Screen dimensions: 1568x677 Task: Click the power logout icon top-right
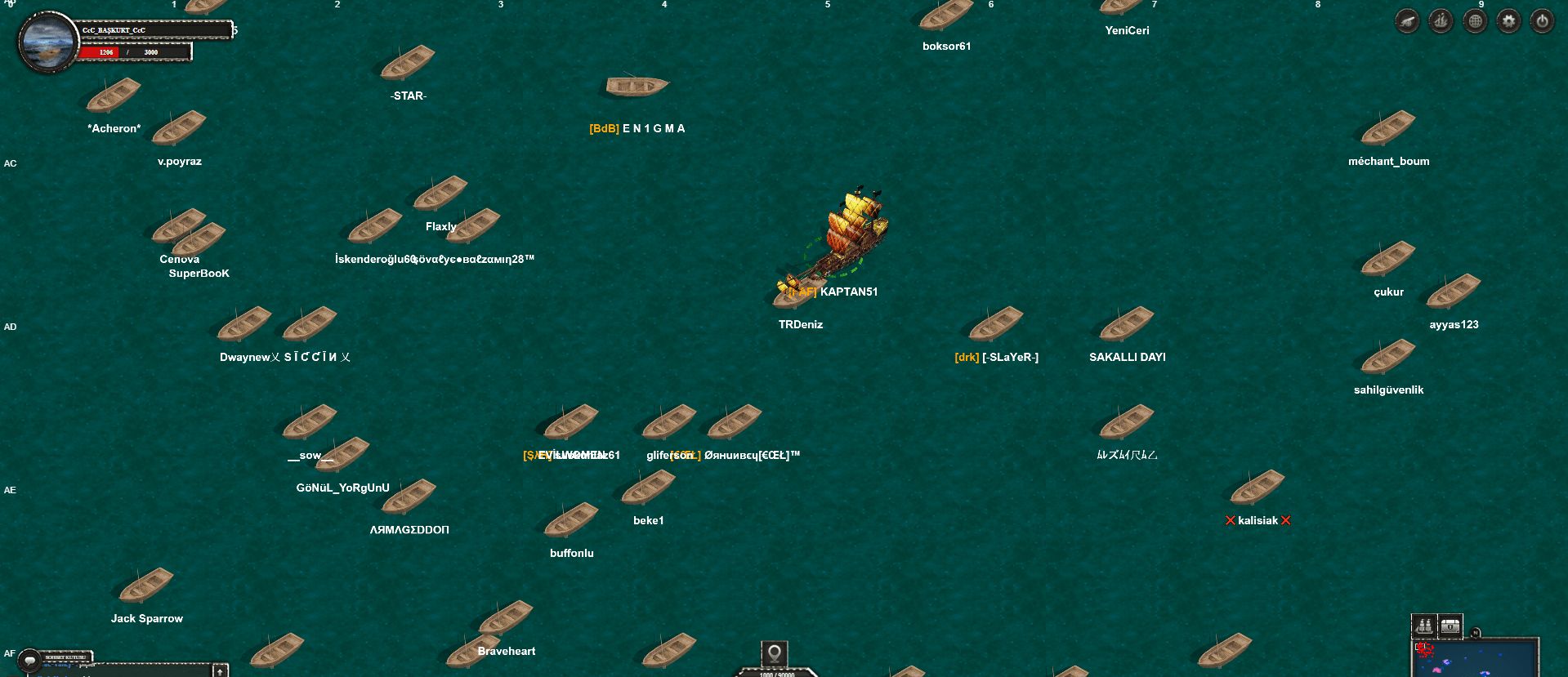coord(1542,20)
